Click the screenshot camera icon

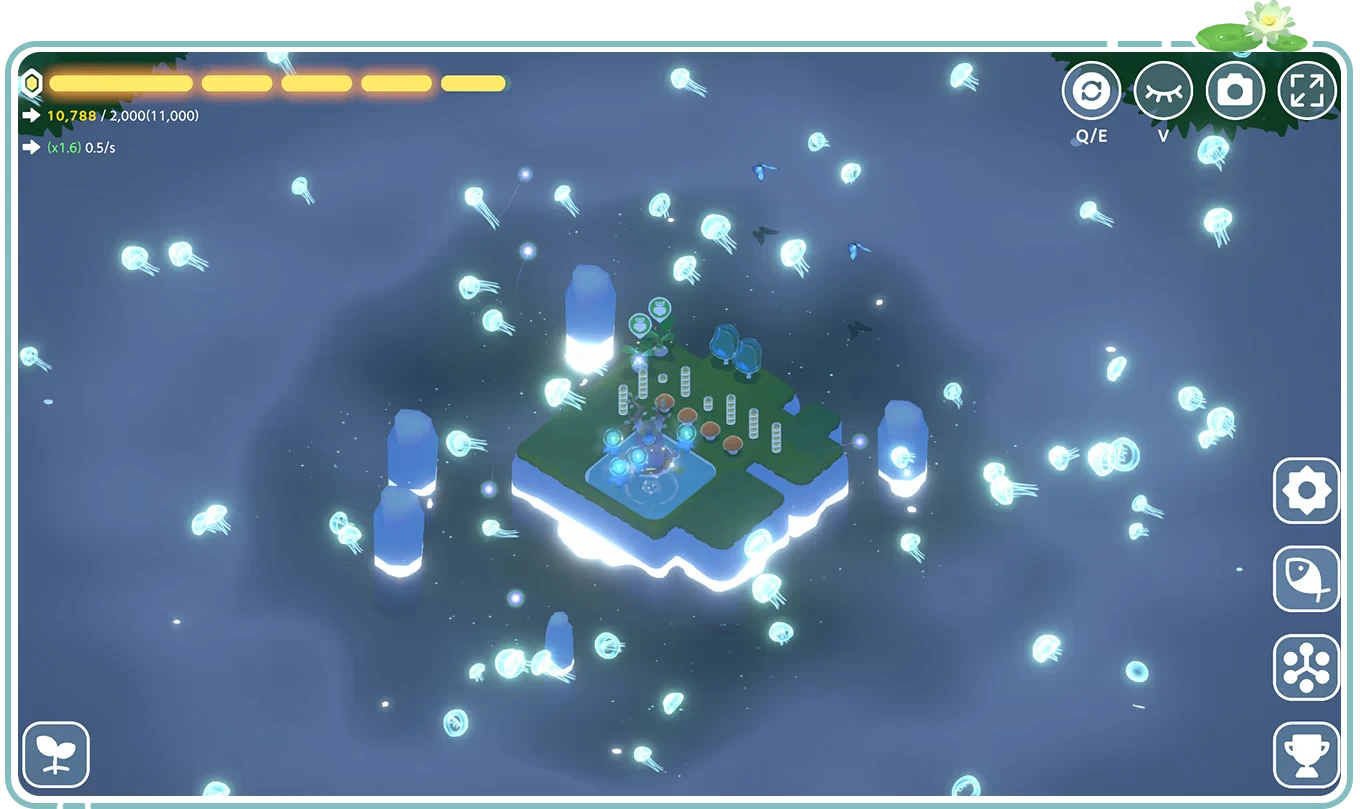pyautogui.click(x=1236, y=90)
